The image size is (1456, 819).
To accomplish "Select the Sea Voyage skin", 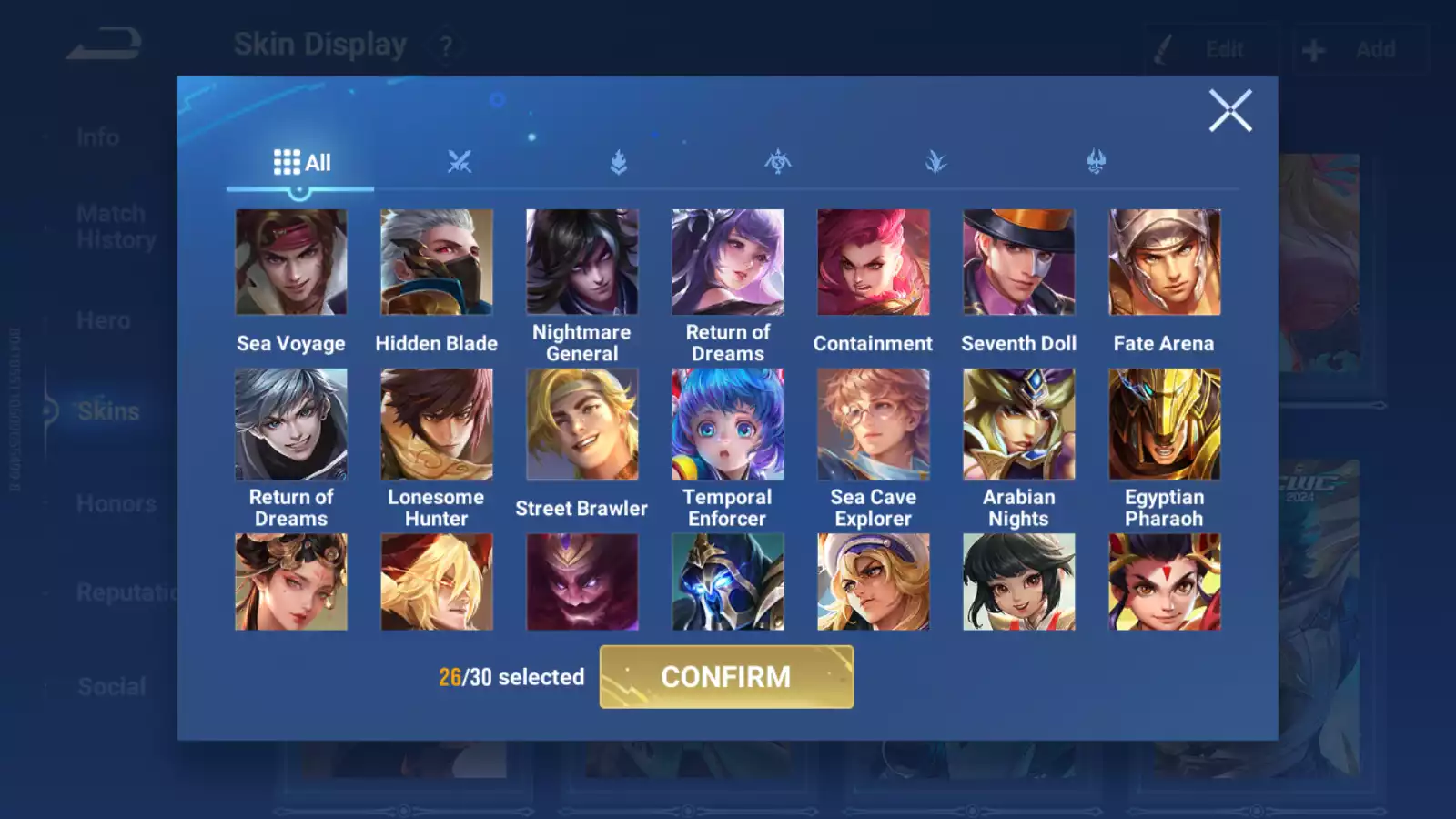I will coord(291,262).
